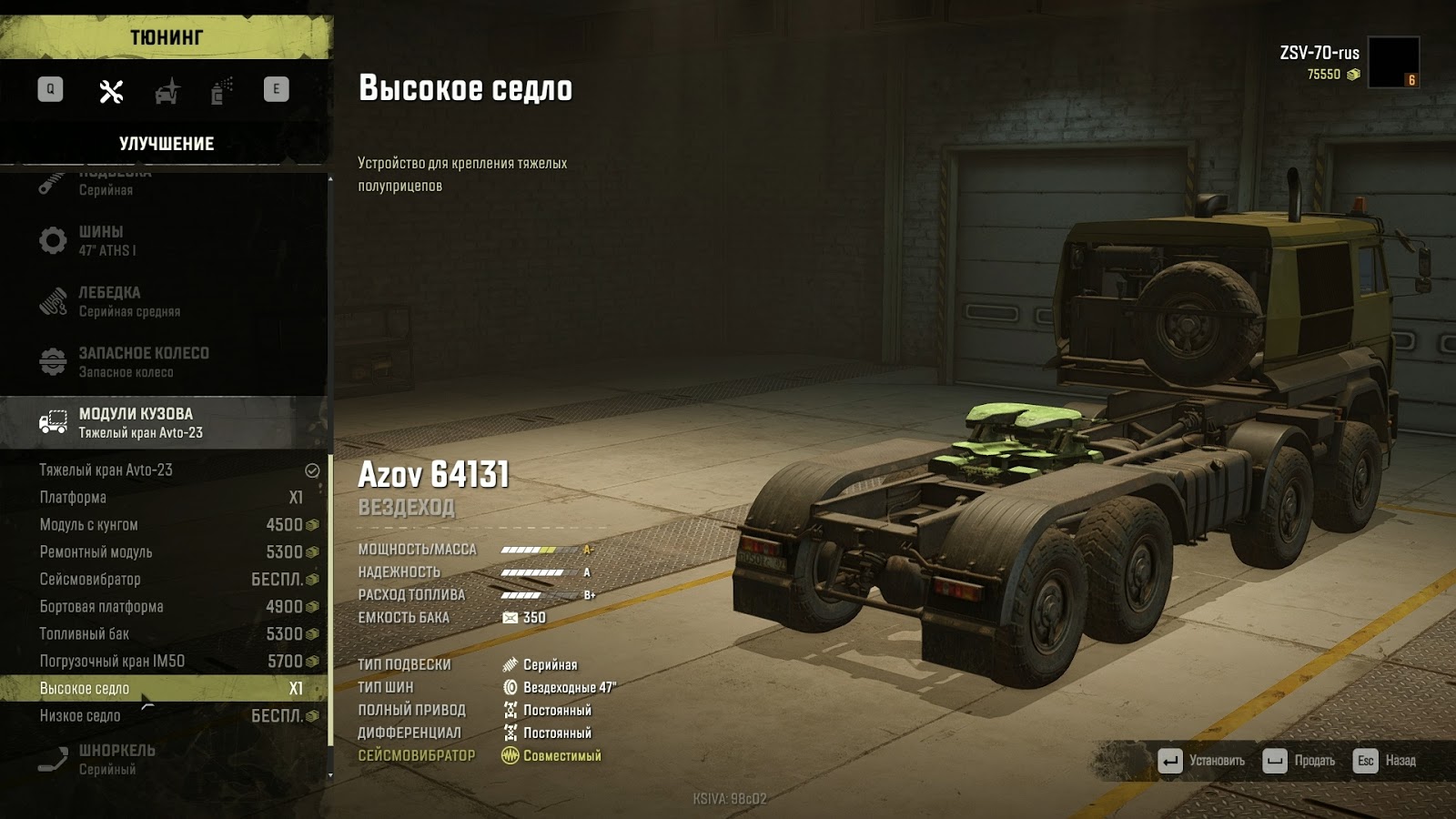Choose the Платформа module

point(164,498)
